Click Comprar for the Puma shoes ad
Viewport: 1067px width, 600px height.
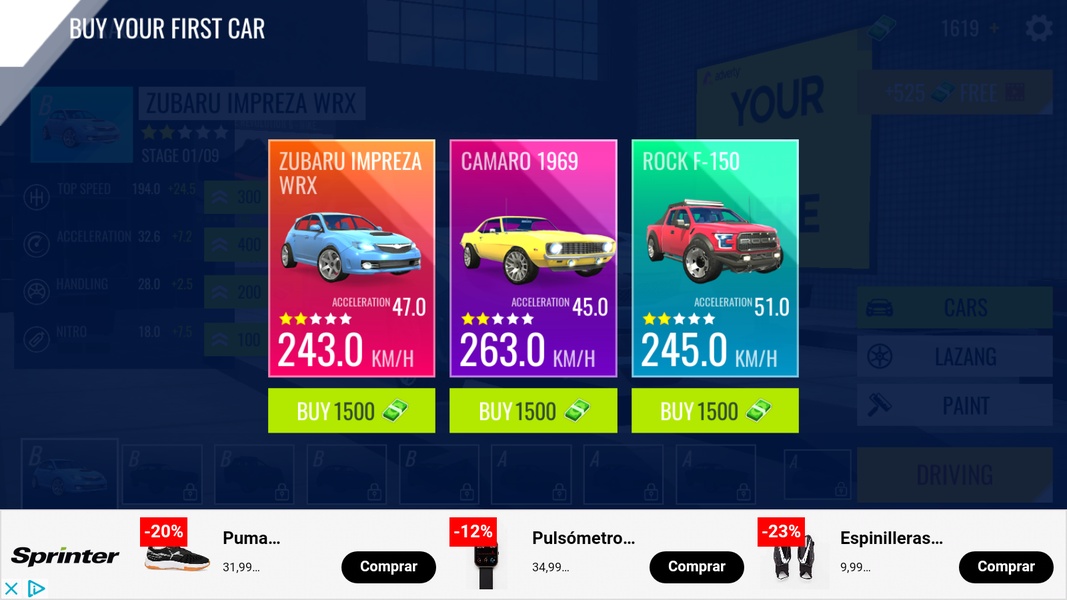(388, 567)
